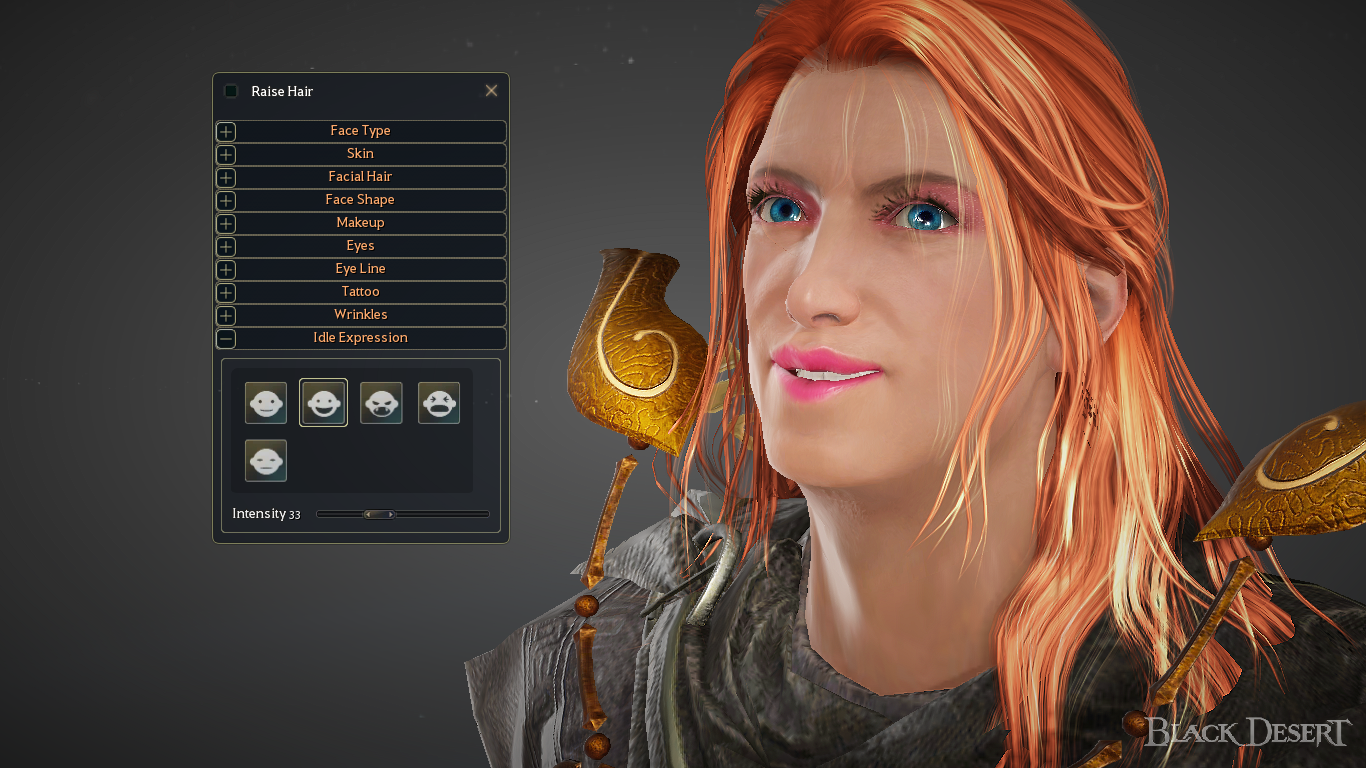Open the Facial Hair category
This screenshot has width=1366, height=768.
point(225,177)
